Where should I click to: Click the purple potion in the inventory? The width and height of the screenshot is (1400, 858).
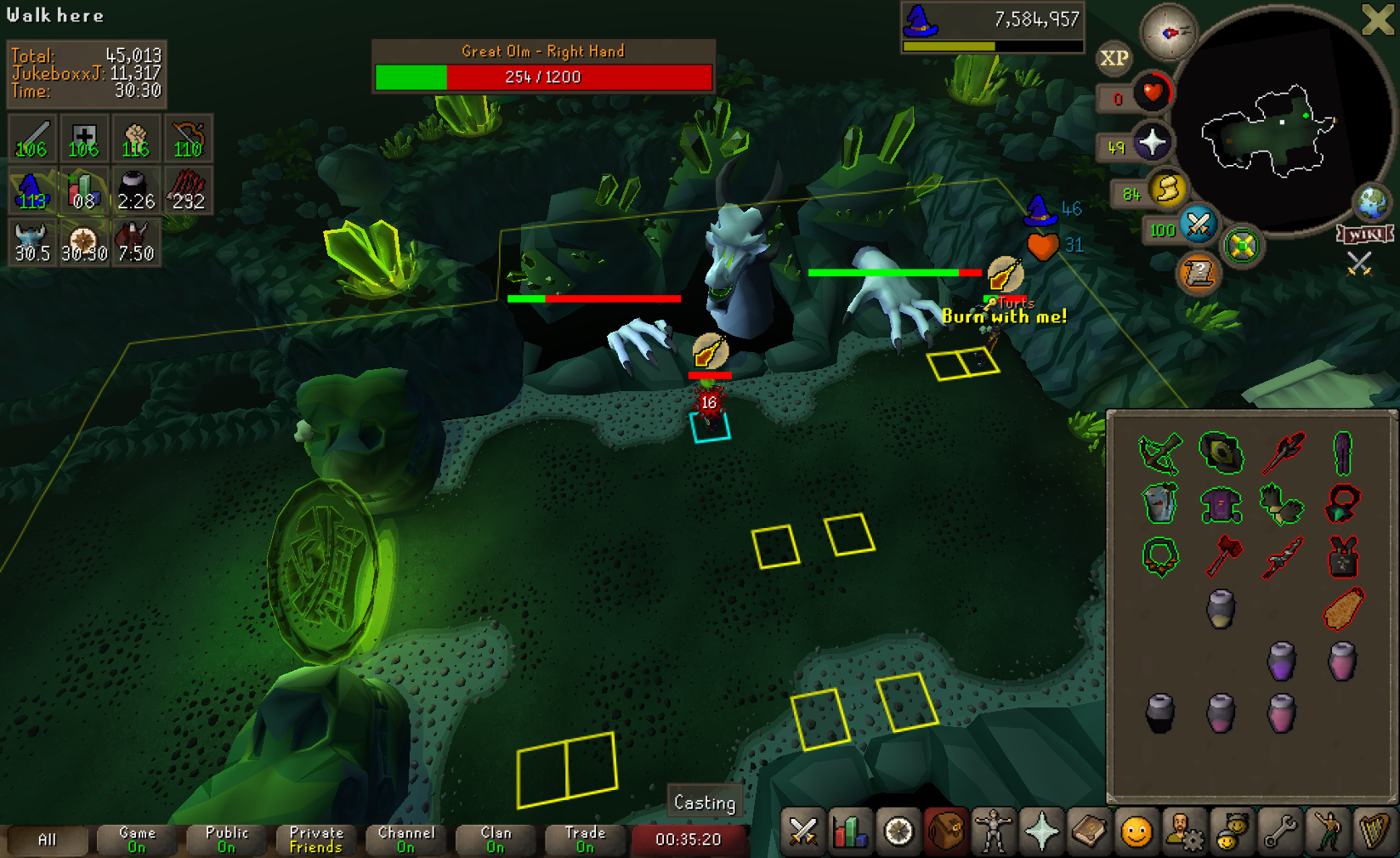1282,661
